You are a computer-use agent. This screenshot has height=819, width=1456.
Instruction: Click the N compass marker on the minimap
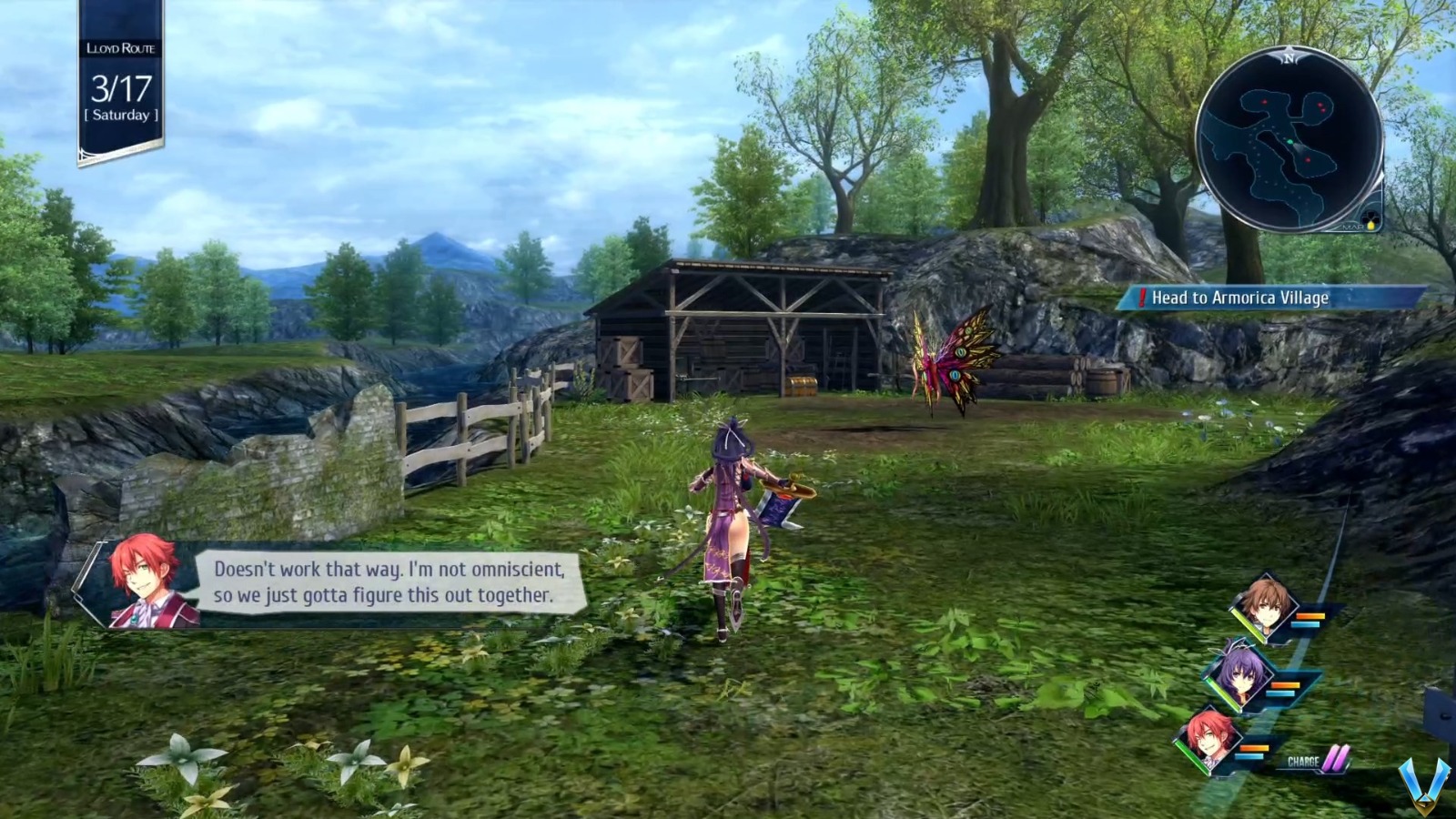[x=1289, y=58]
